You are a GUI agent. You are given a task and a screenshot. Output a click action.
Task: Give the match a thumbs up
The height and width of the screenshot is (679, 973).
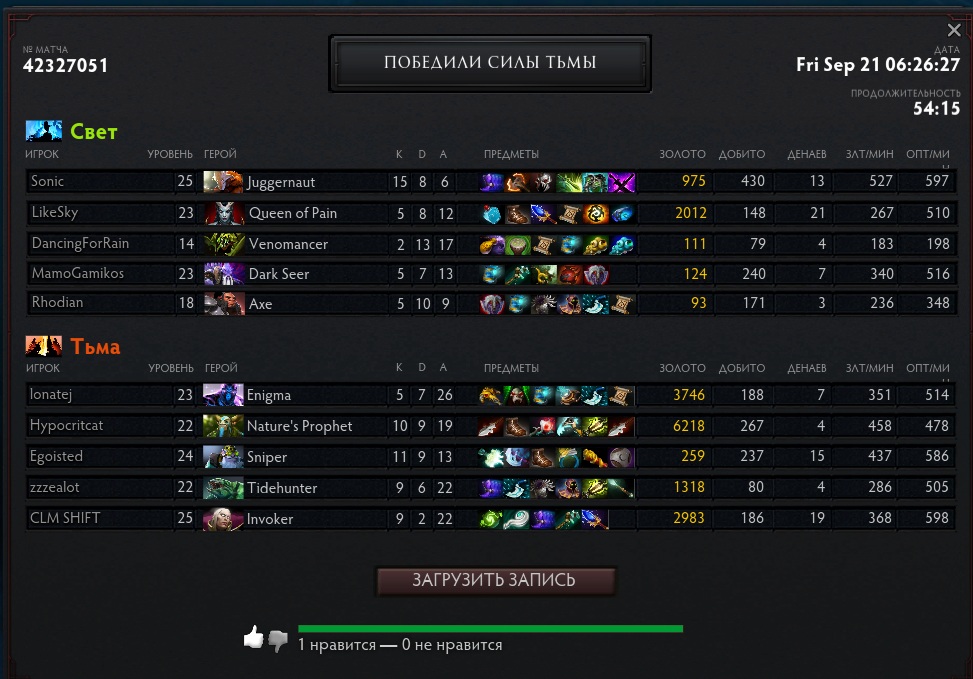click(x=253, y=637)
